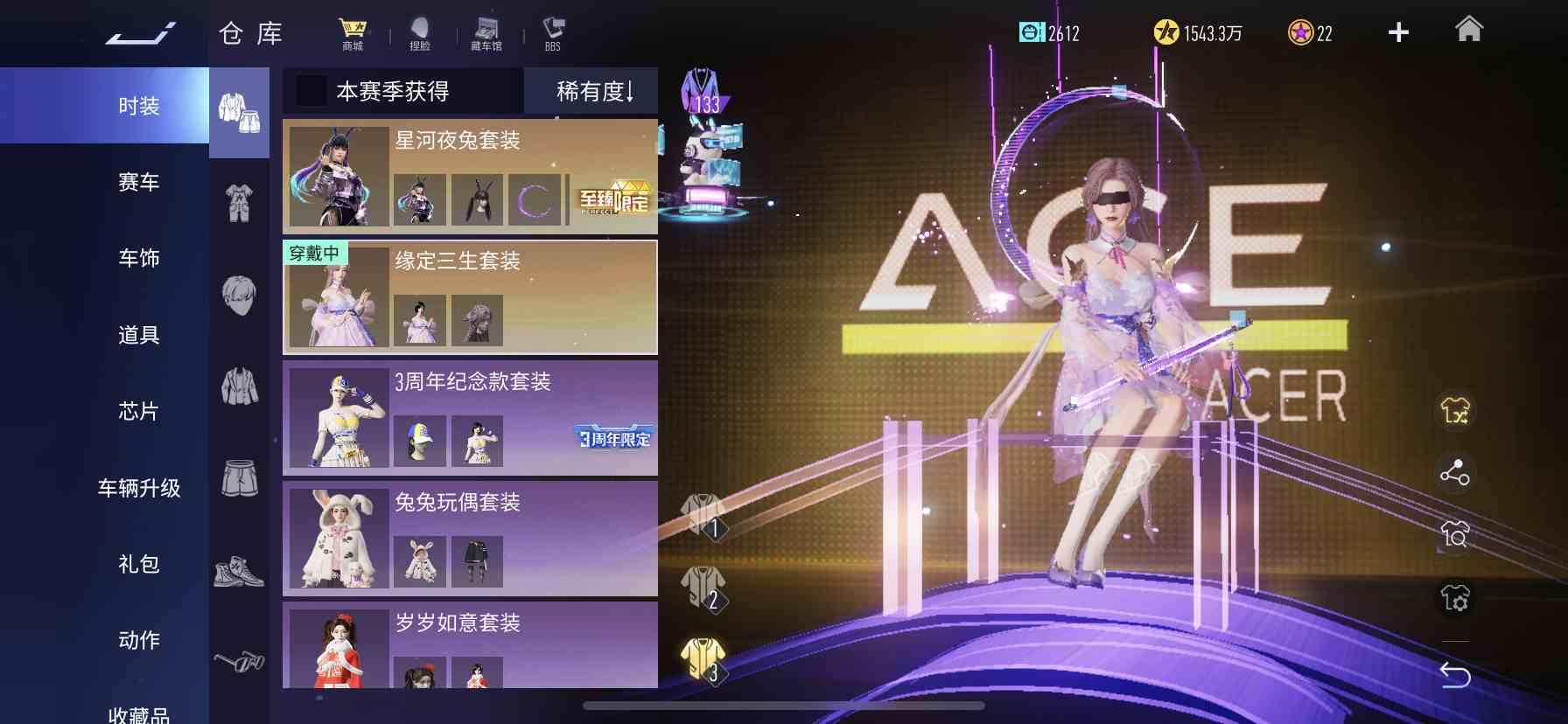1568x724 pixels.
Task: Go to 车辆升级 section
Action: [x=138, y=488]
